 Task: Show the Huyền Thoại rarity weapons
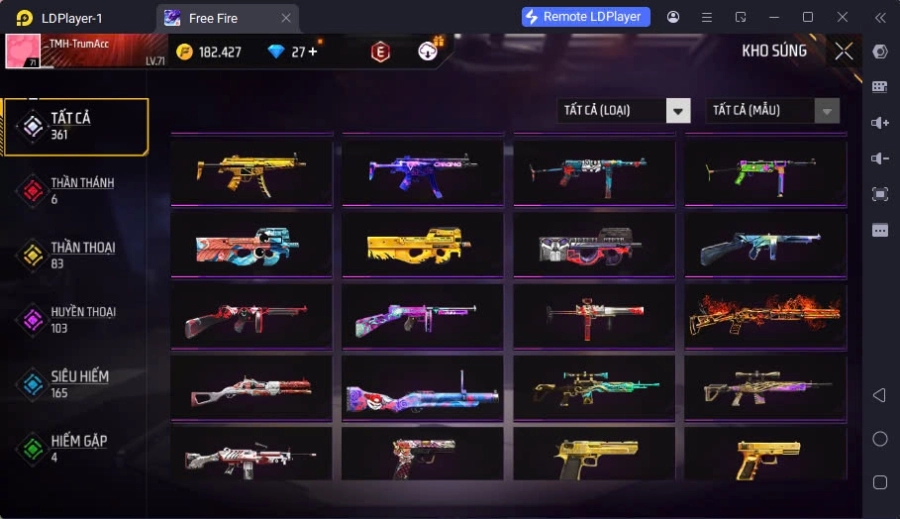(75, 319)
